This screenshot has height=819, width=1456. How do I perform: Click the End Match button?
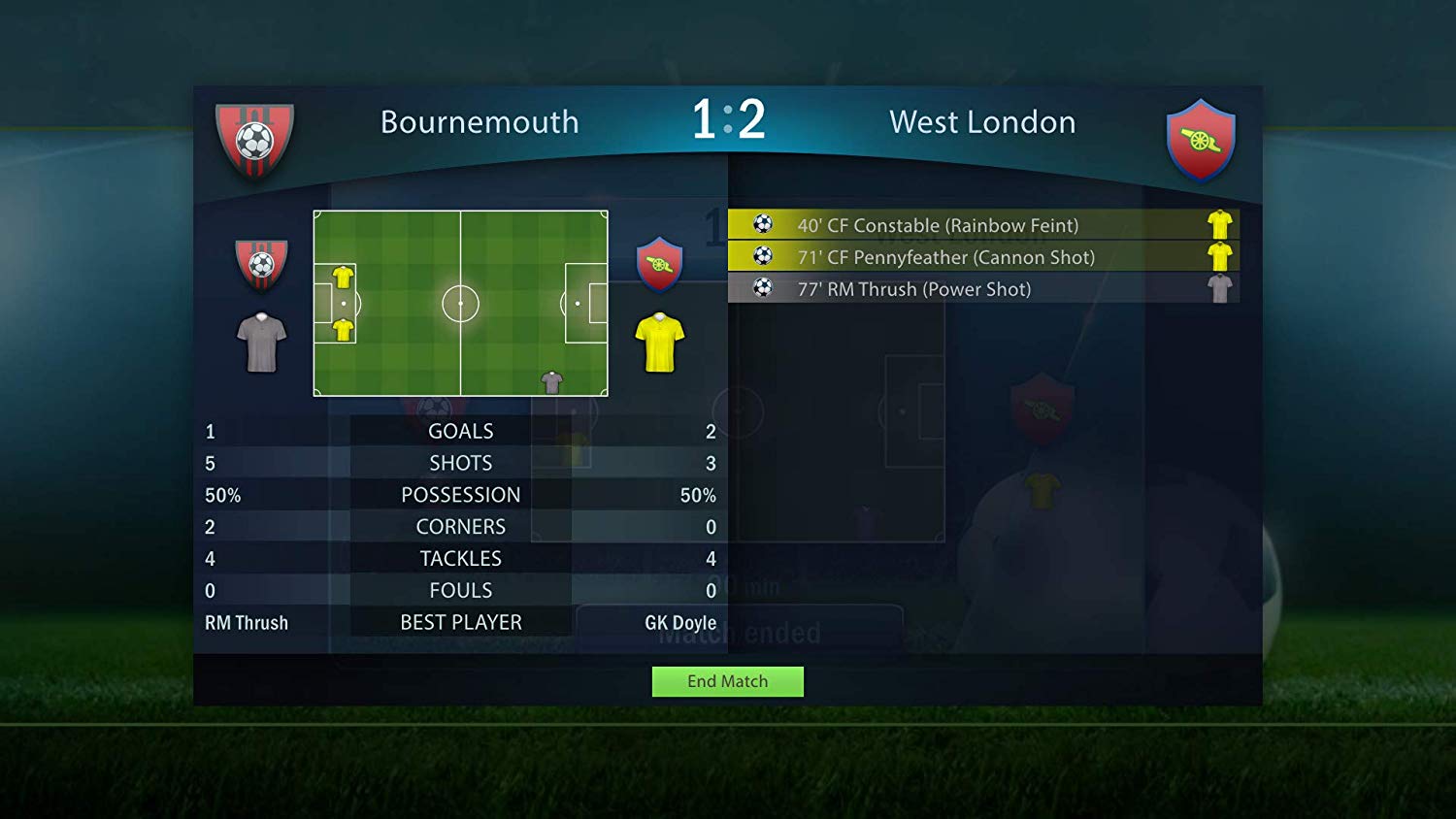[727, 681]
